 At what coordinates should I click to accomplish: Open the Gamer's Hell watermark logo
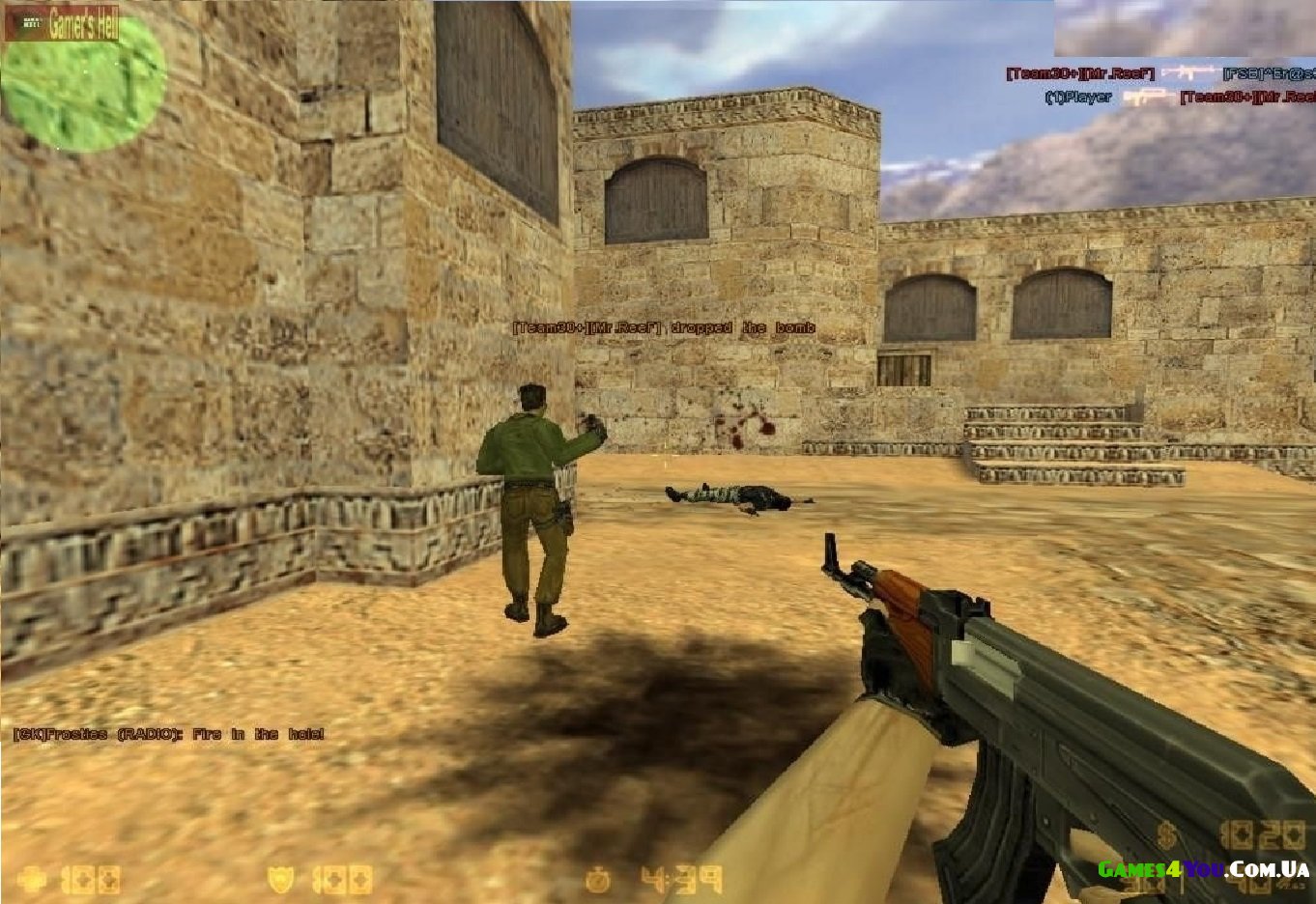coord(63,26)
